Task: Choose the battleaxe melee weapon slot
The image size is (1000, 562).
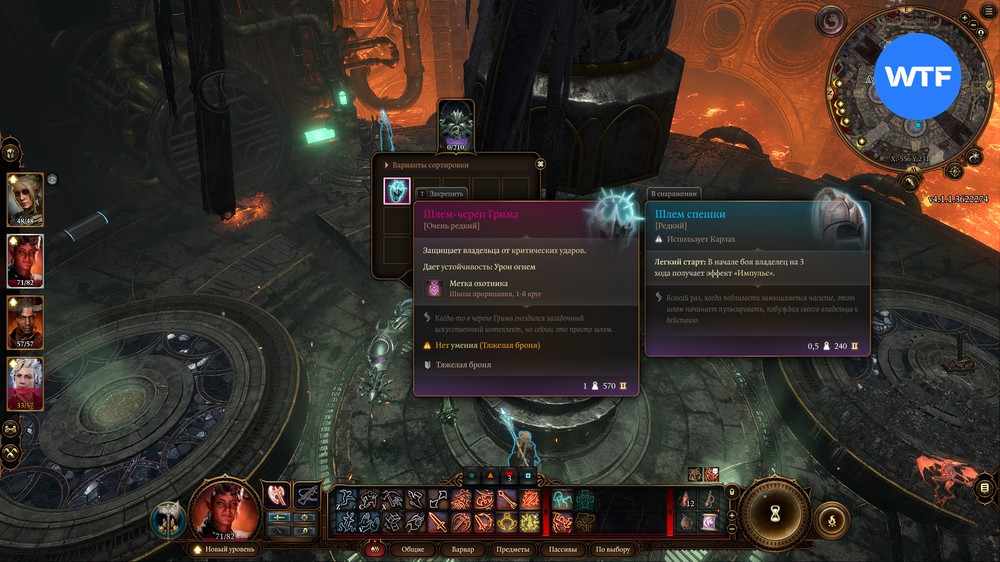Action: tap(275, 495)
